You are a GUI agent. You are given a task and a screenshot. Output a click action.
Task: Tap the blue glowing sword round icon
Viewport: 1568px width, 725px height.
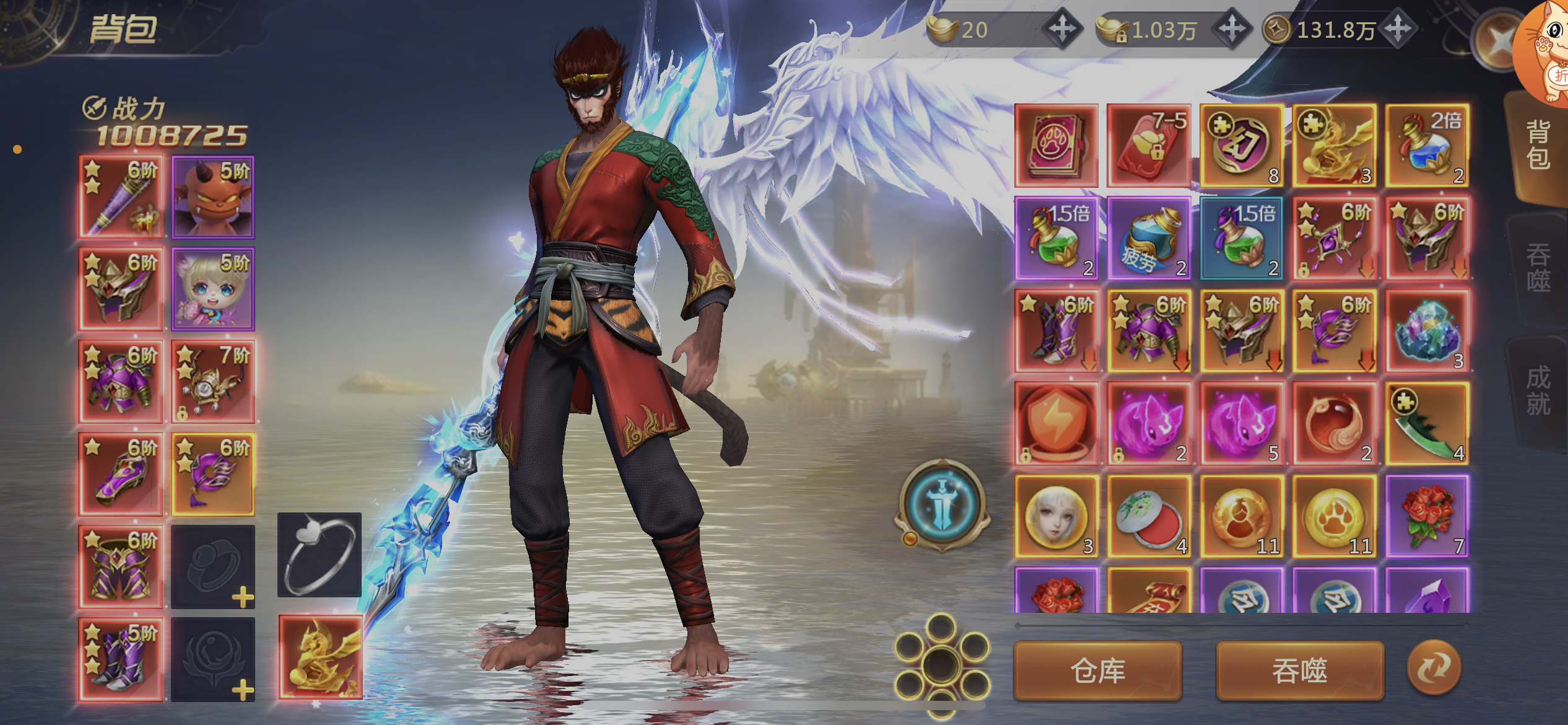[x=942, y=504]
